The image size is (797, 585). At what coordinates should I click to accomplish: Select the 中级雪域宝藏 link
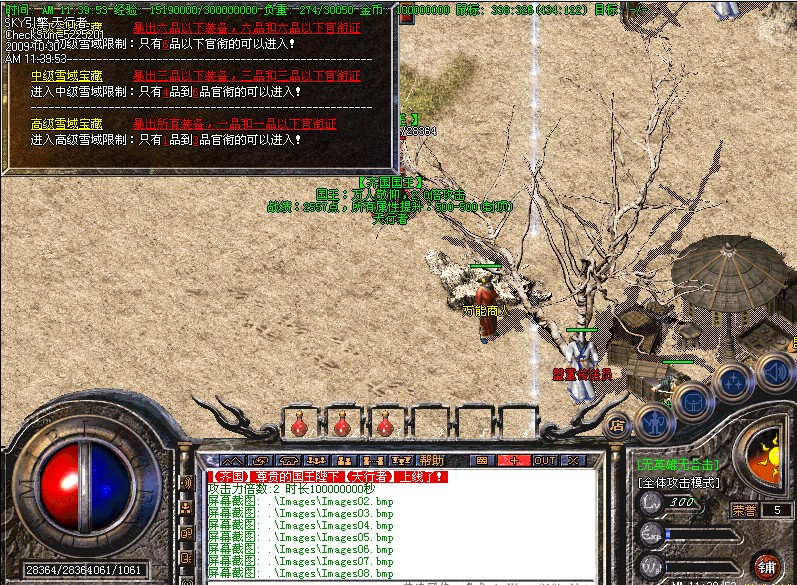(66, 76)
